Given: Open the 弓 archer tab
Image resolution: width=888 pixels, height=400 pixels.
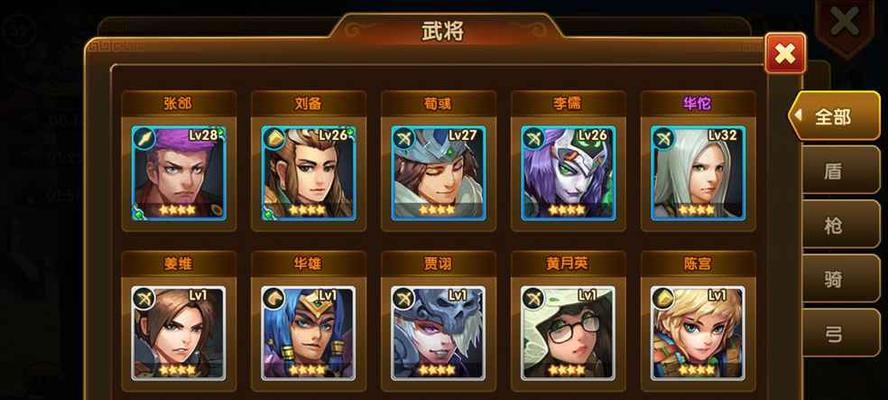Looking at the screenshot, I should [x=834, y=336].
